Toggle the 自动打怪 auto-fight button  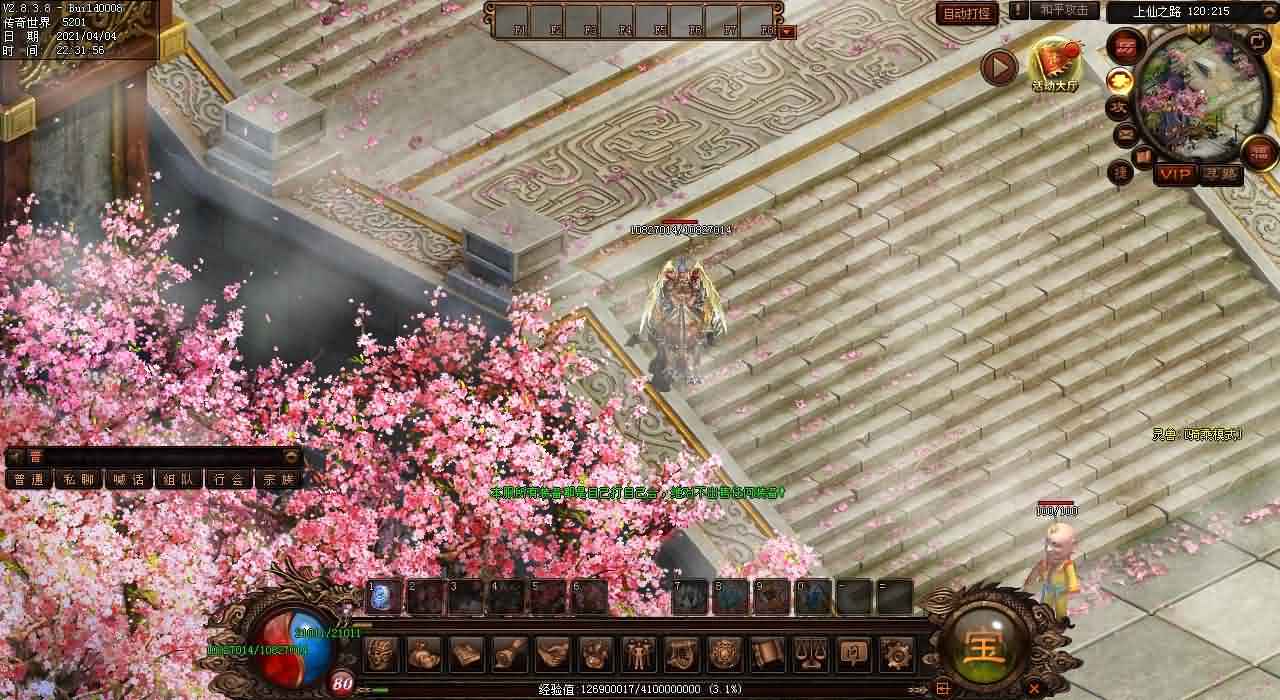966,14
